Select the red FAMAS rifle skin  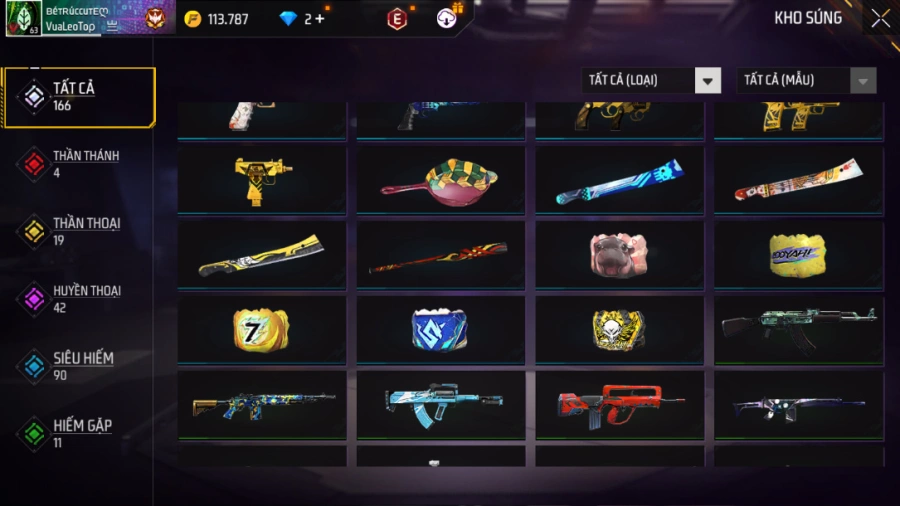[x=619, y=403]
